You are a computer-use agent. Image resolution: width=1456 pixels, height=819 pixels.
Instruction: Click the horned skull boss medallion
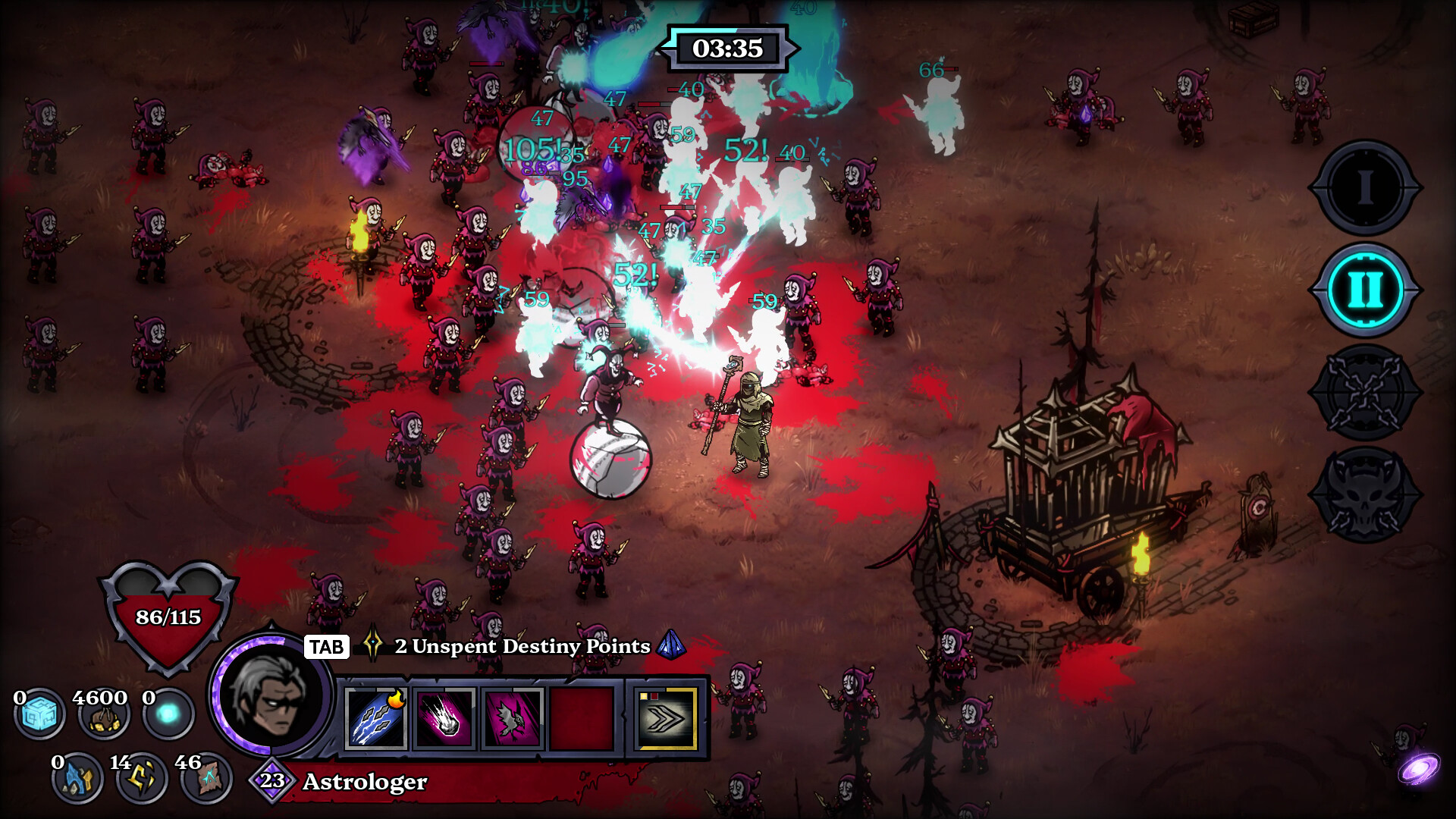point(1365,495)
